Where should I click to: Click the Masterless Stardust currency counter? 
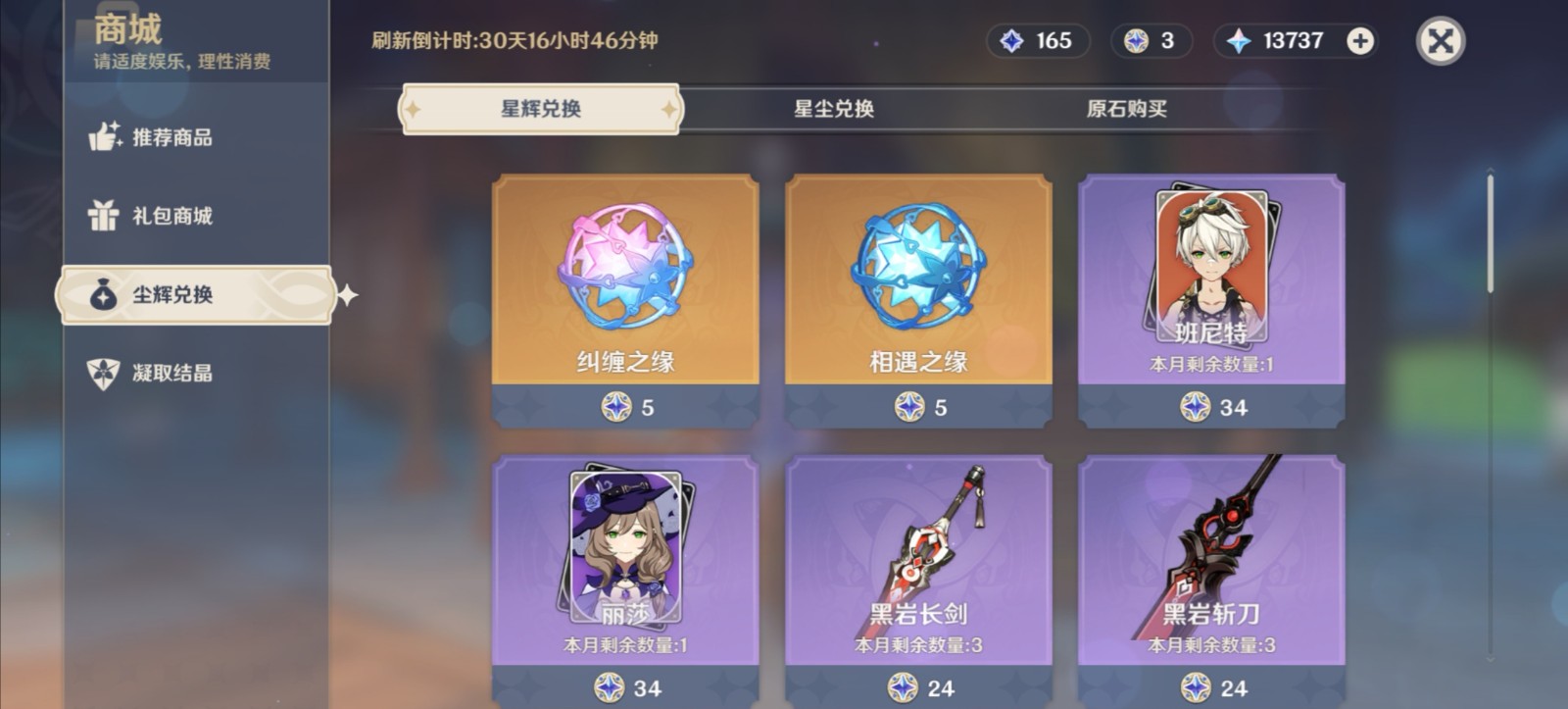[1151, 41]
